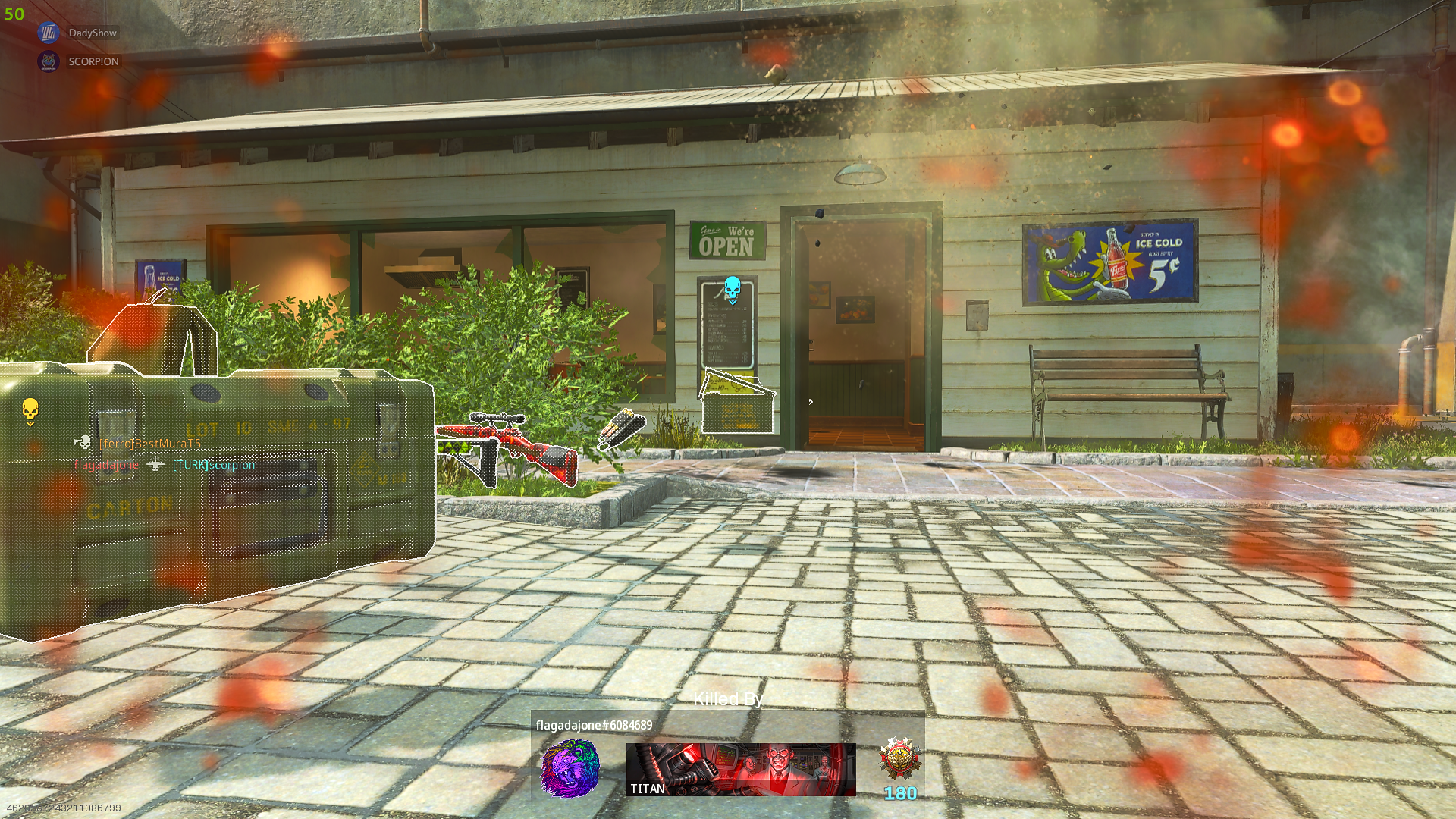Viewport: 1456px width, 819px height.
Task: Inspect the killer's purple lion emblem
Action: [x=570, y=769]
